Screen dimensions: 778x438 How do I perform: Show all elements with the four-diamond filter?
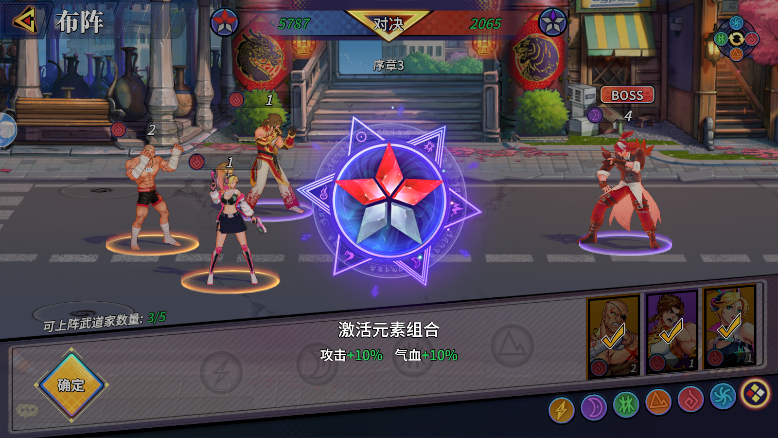click(754, 395)
